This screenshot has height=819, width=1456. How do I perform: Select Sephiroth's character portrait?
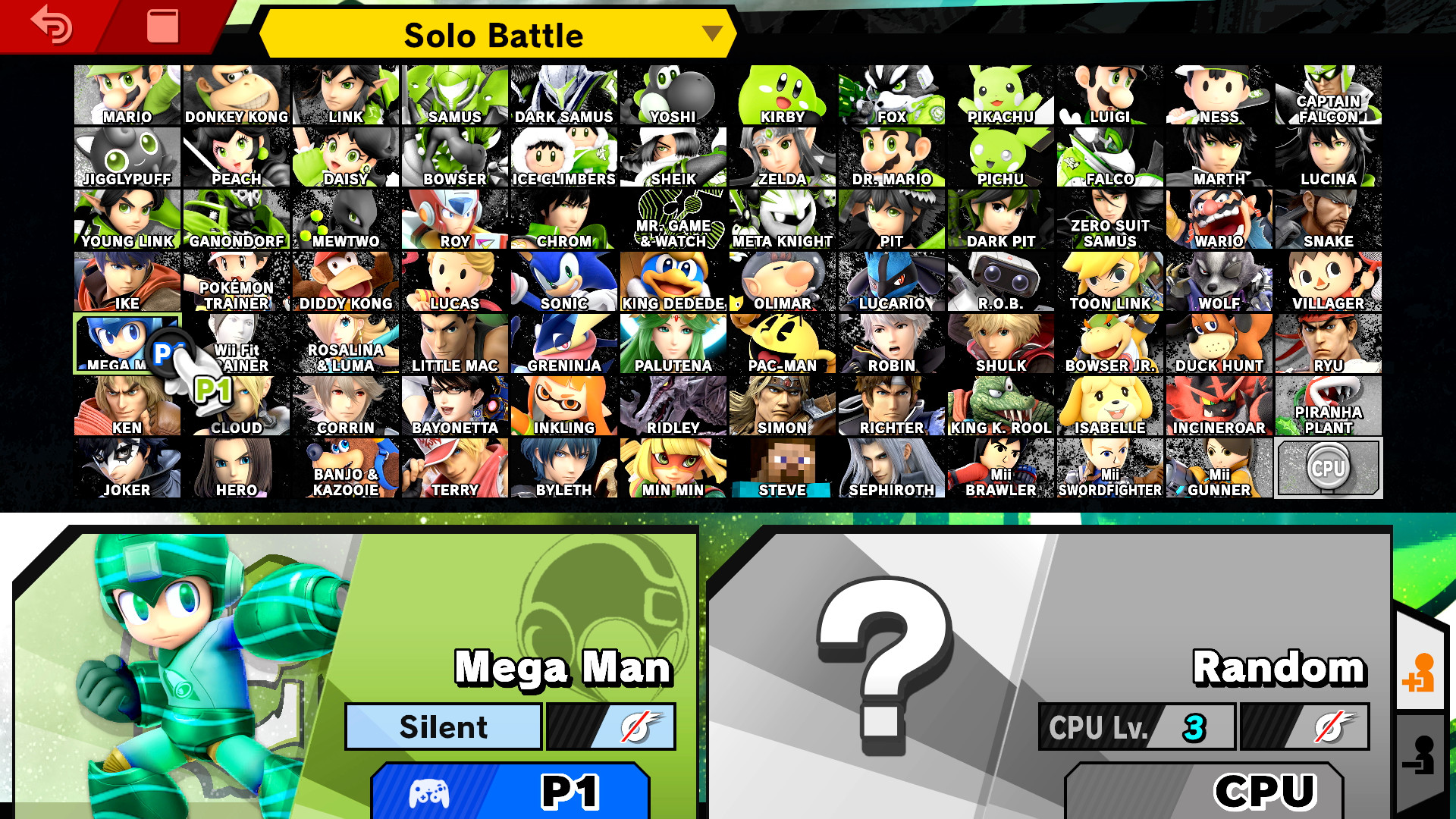[891, 466]
